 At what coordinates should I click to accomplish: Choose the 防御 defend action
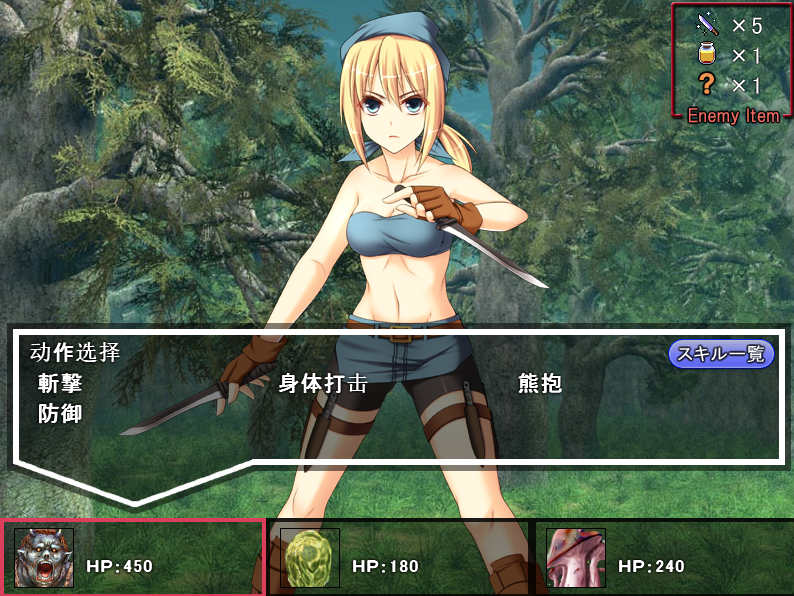[x=60, y=413]
